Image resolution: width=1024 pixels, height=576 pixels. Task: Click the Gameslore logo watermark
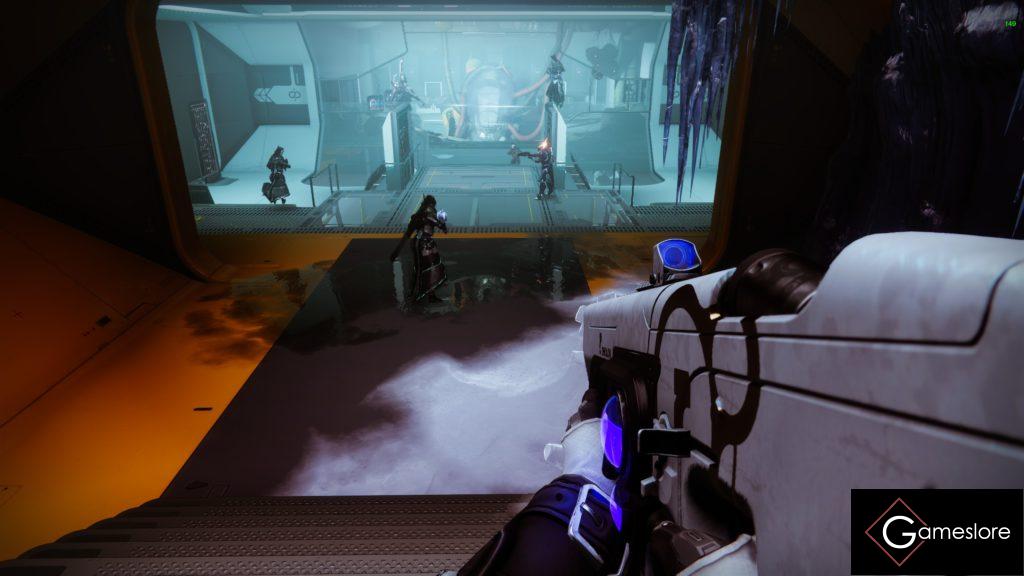[x=937, y=532]
